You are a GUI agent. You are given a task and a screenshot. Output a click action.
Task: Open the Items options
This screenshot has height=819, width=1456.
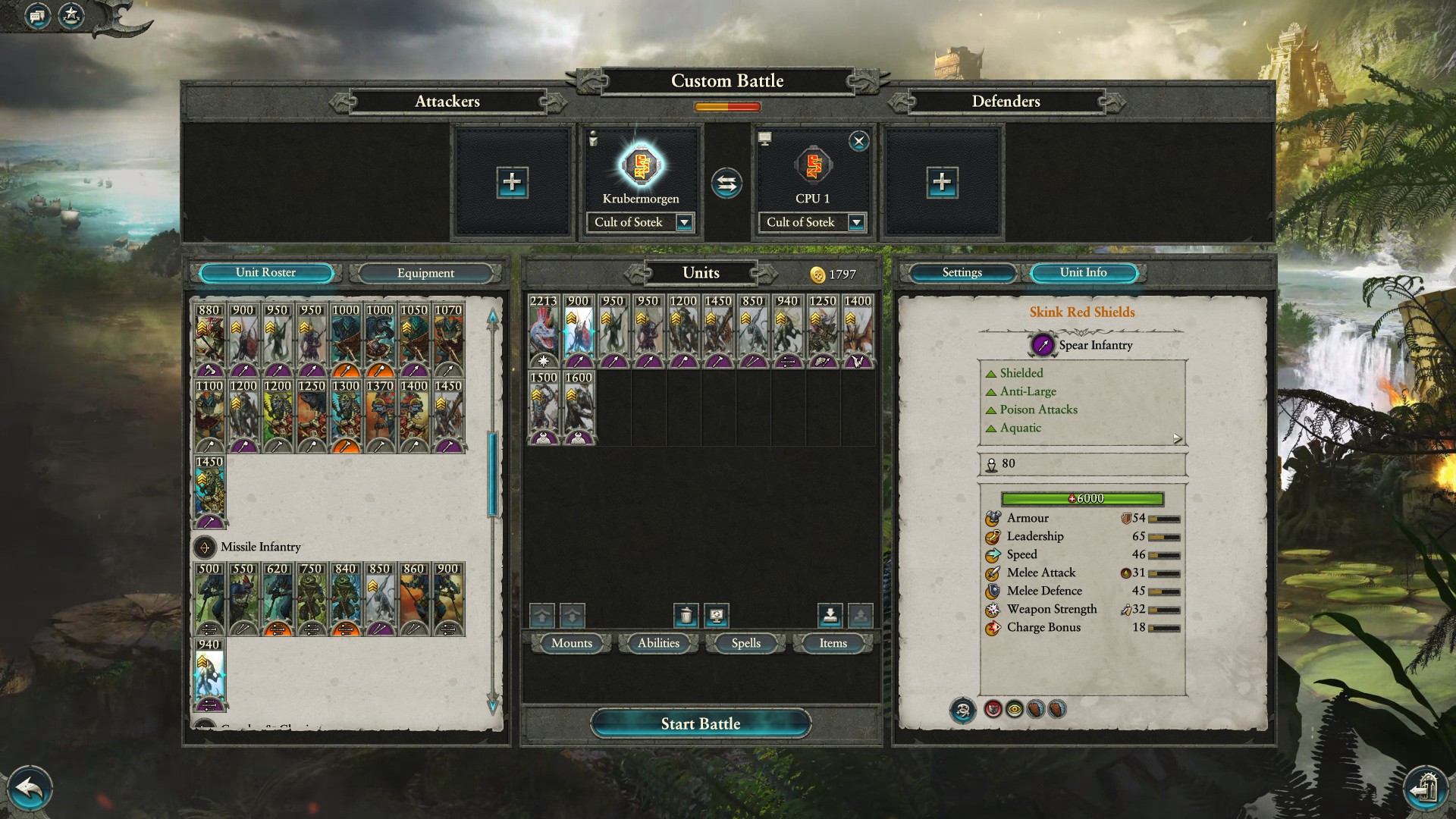tap(833, 643)
